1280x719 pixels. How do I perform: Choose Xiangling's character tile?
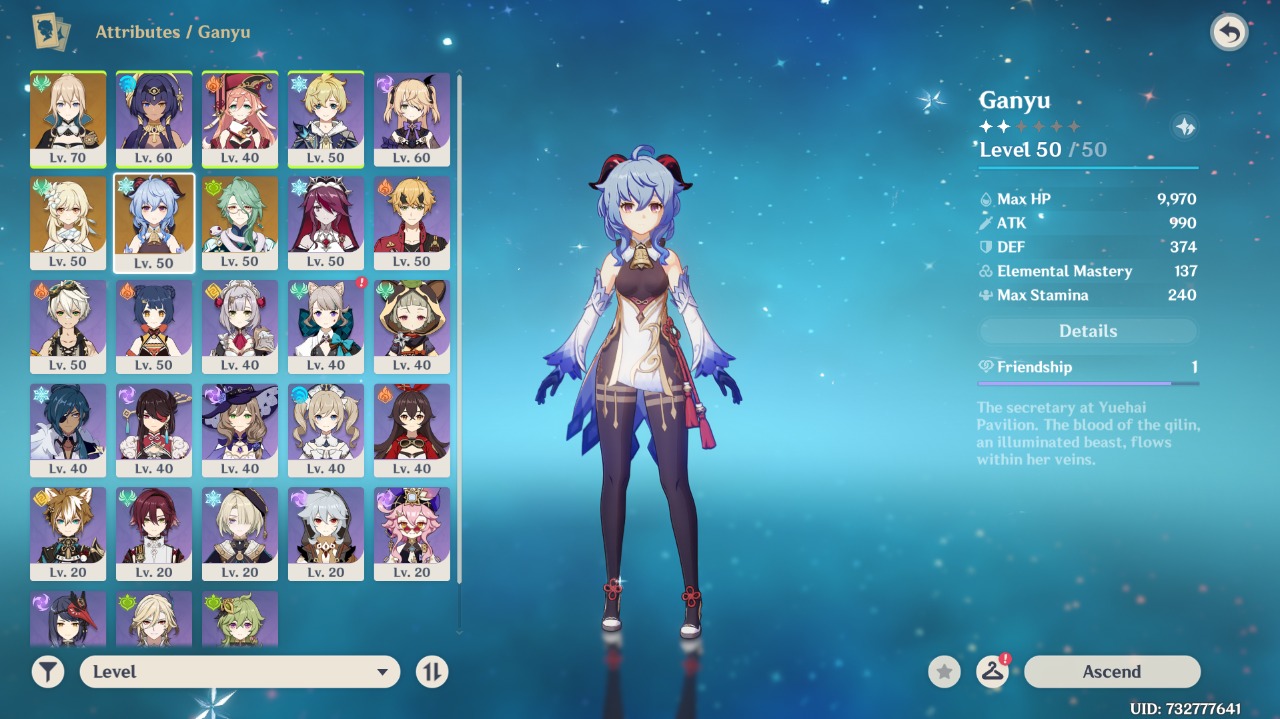click(154, 326)
